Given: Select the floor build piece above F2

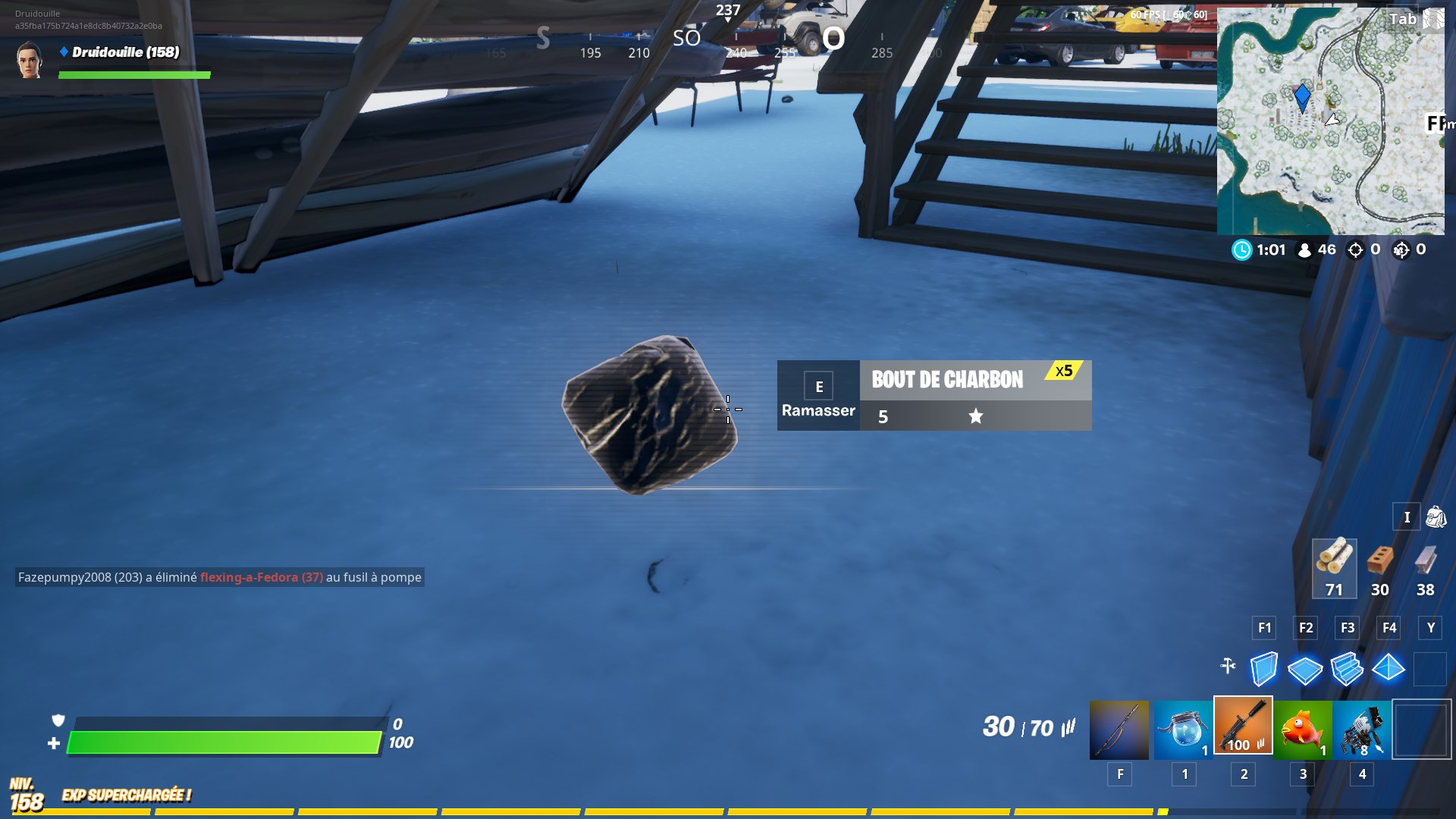Looking at the screenshot, I should tap(1306, 669).
